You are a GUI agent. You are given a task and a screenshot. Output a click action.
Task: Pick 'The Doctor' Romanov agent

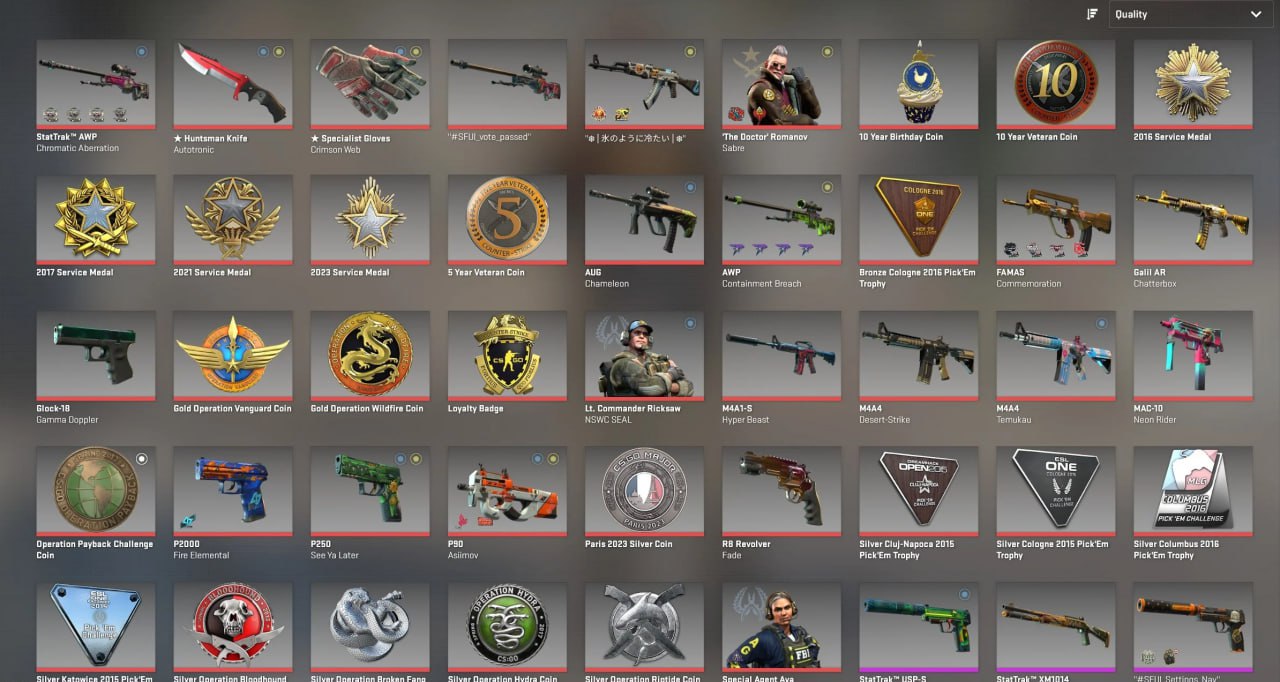(781, 83)
